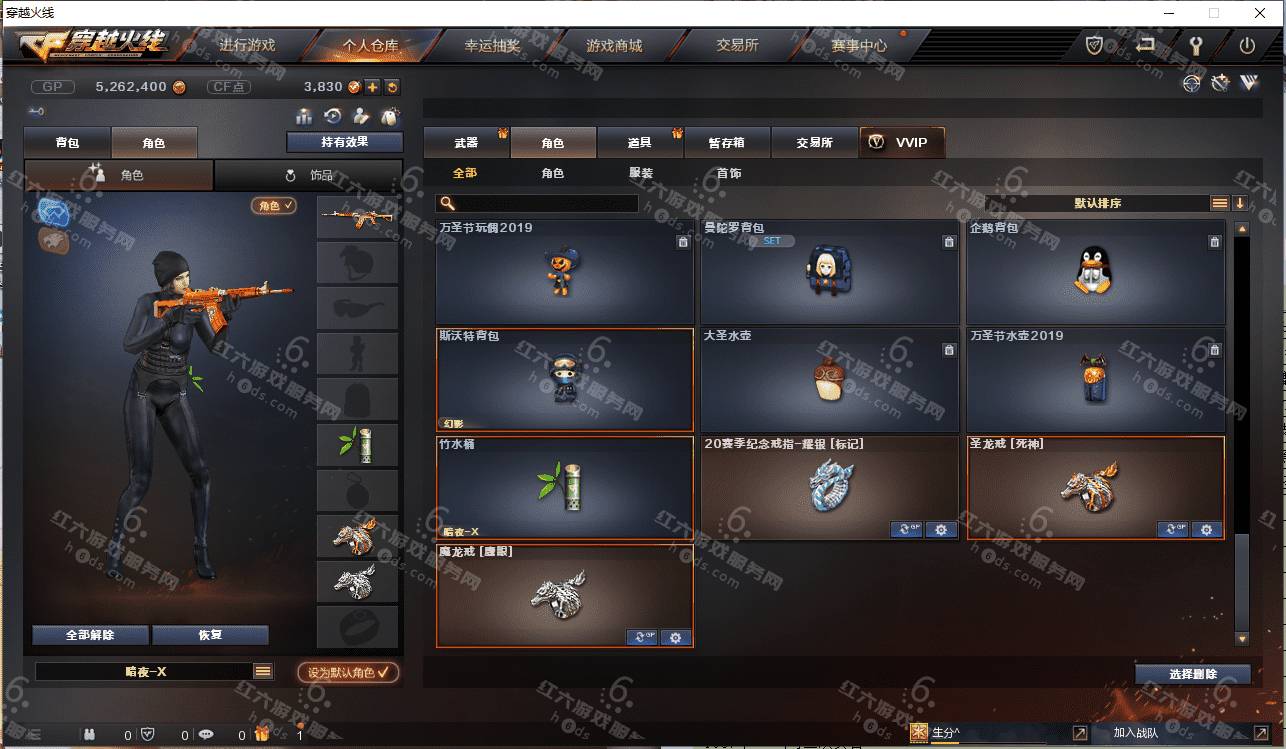The image size is (1286, 749).
Task: Select the 首饰 jewelry filter
Action: coord(729,173)
